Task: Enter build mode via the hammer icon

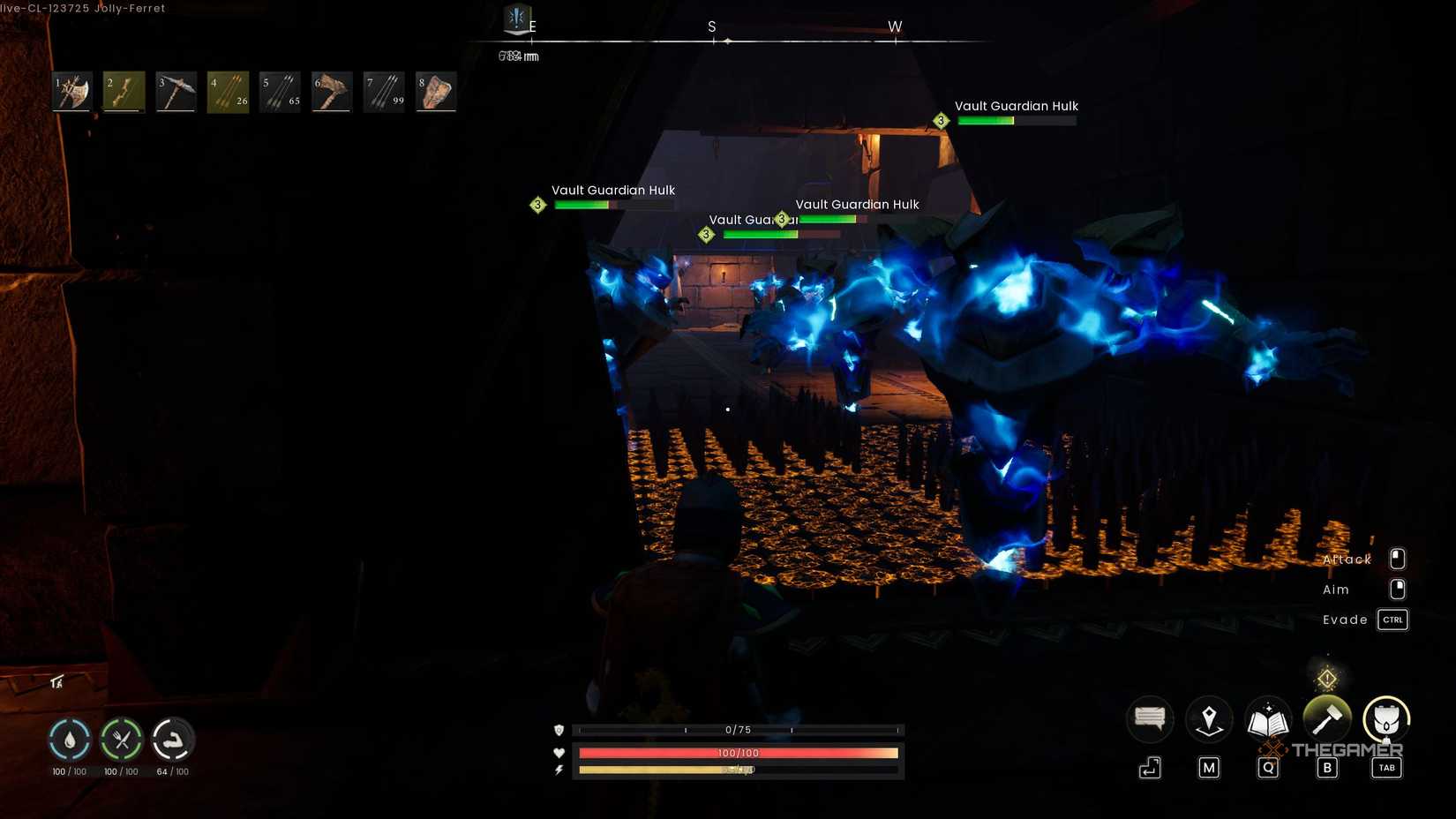Action: [x=1327, y=719]
